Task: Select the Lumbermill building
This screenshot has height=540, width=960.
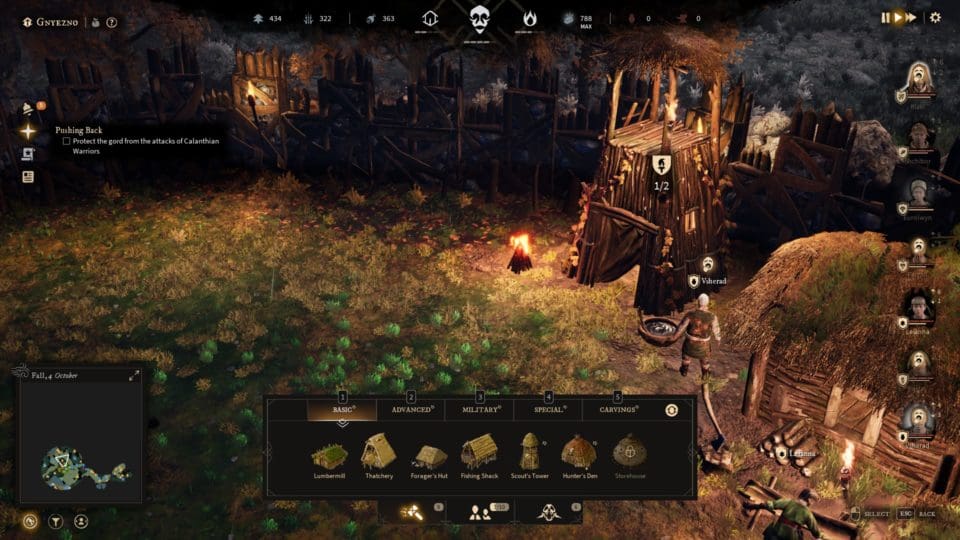Action: point(329,455)
